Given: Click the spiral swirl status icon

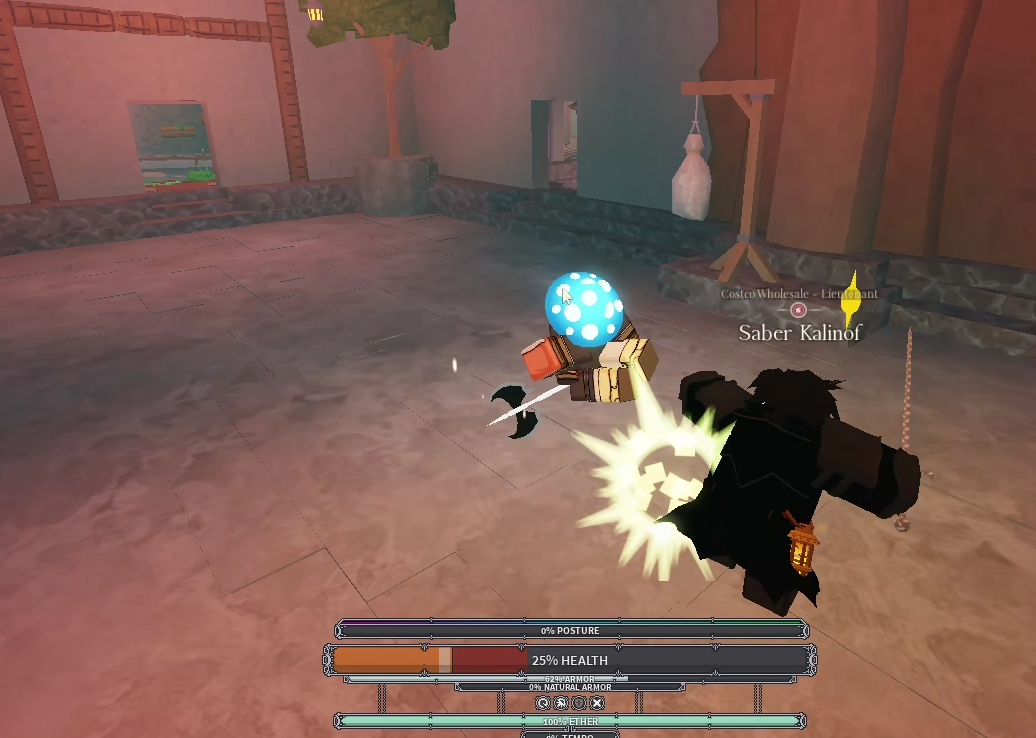Looking at the screenshot, I should [543, 703].
